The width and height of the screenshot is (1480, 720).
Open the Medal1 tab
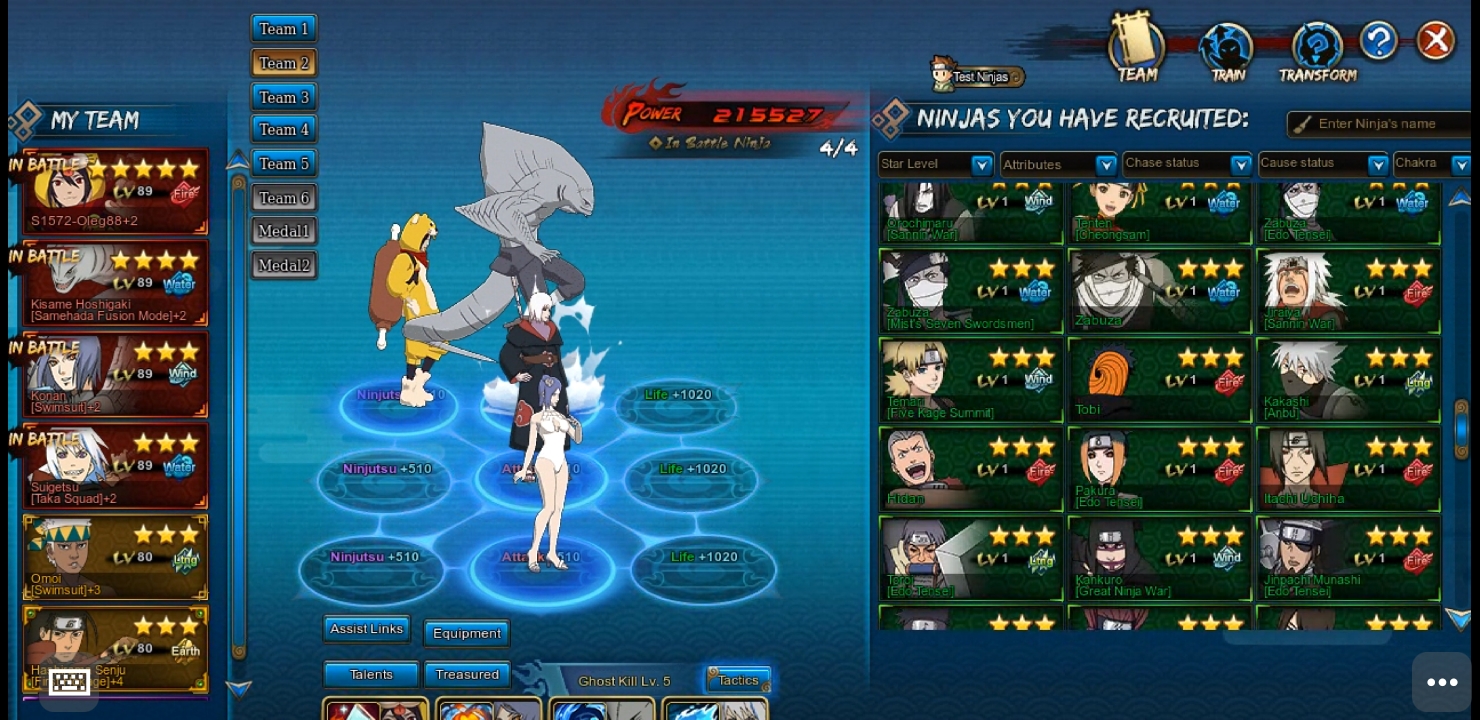tap(284, 231)
